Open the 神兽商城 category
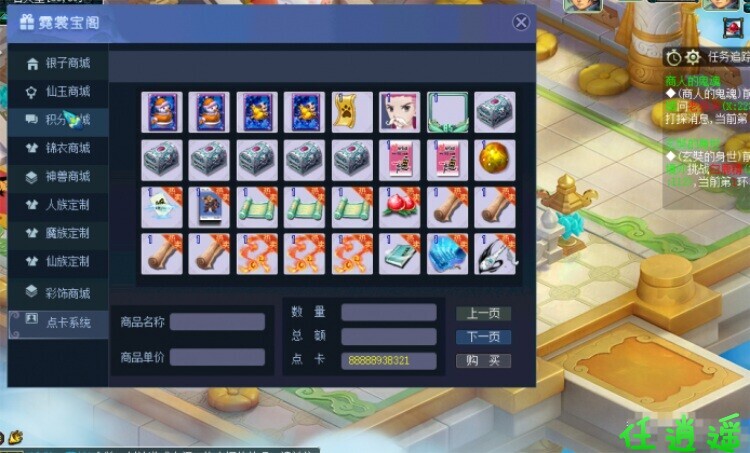 pos(58,177)
